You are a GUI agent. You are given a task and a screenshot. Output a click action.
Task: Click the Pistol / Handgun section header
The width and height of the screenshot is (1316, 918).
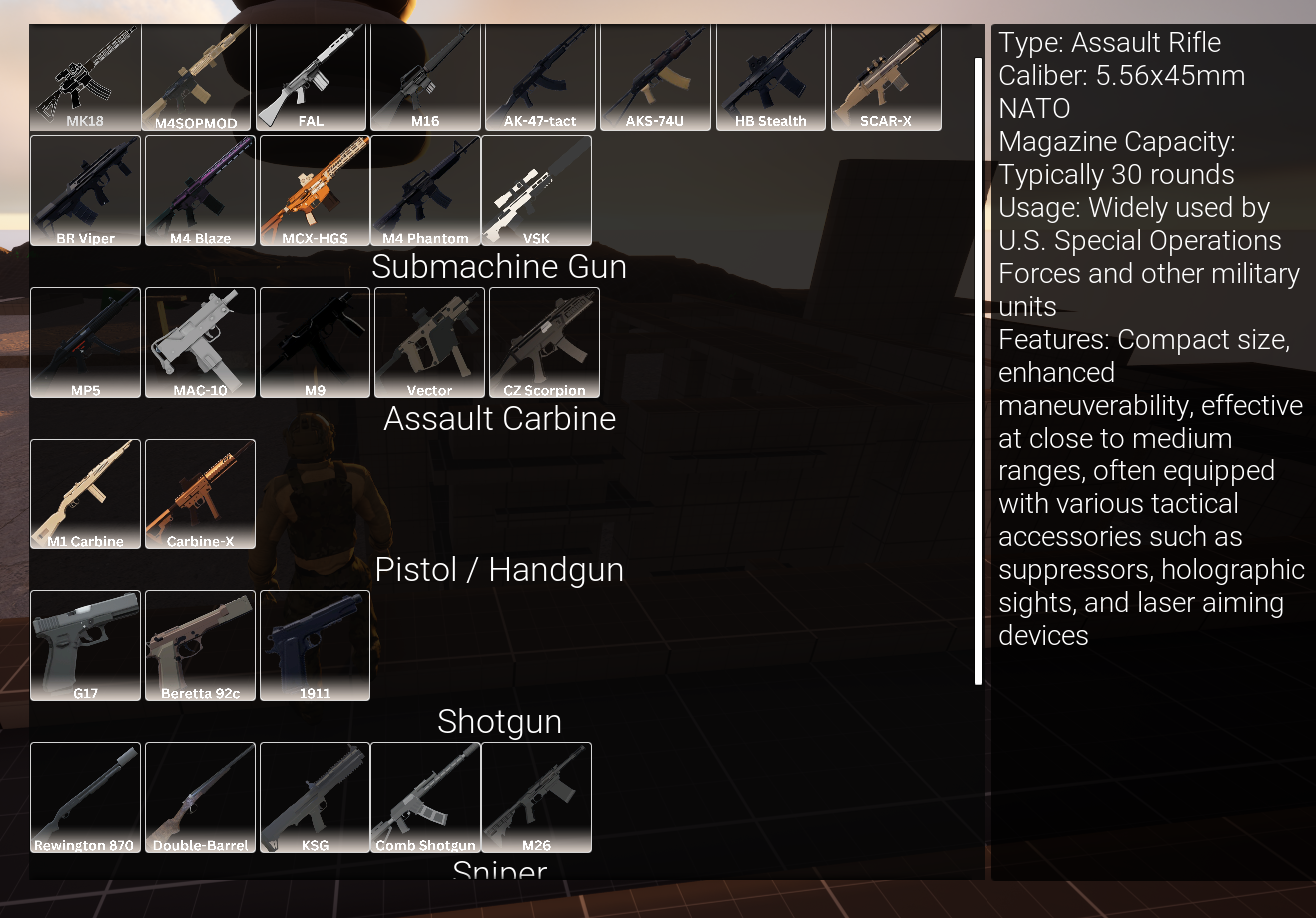499,569
